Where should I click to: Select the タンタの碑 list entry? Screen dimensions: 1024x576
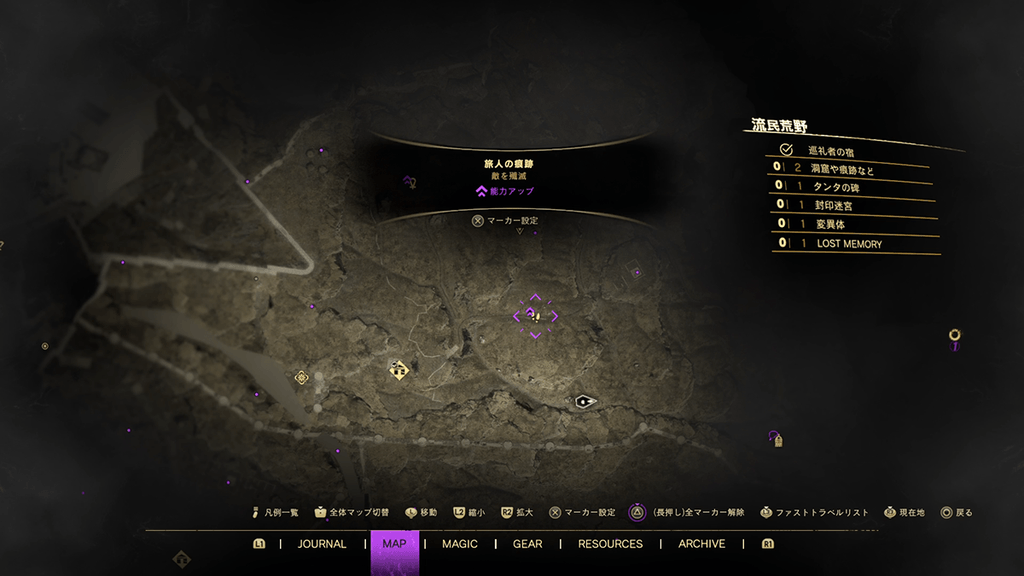click(842, 187)
